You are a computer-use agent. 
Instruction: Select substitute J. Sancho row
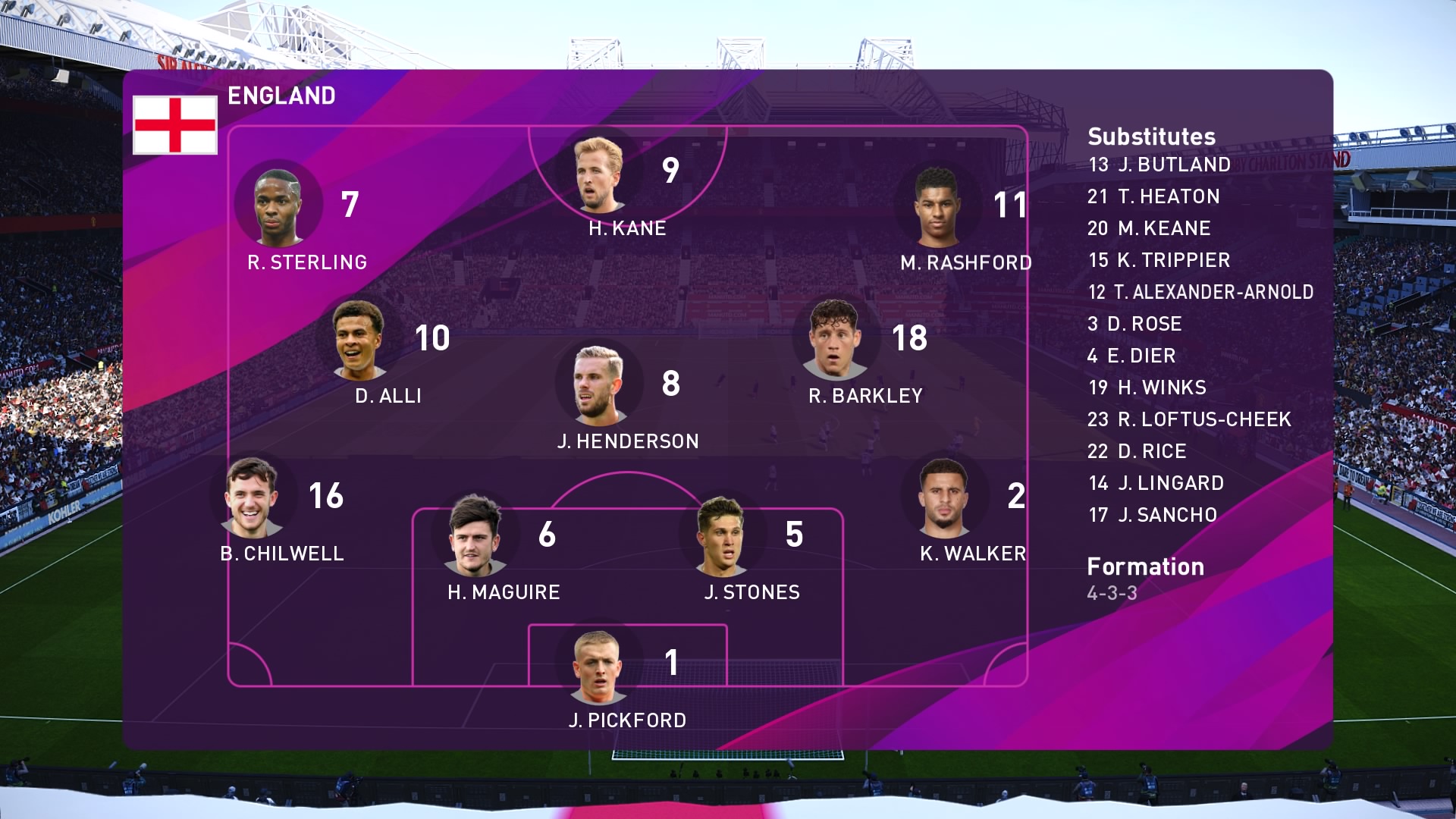pyautogui.click(x=1152, y=515)
